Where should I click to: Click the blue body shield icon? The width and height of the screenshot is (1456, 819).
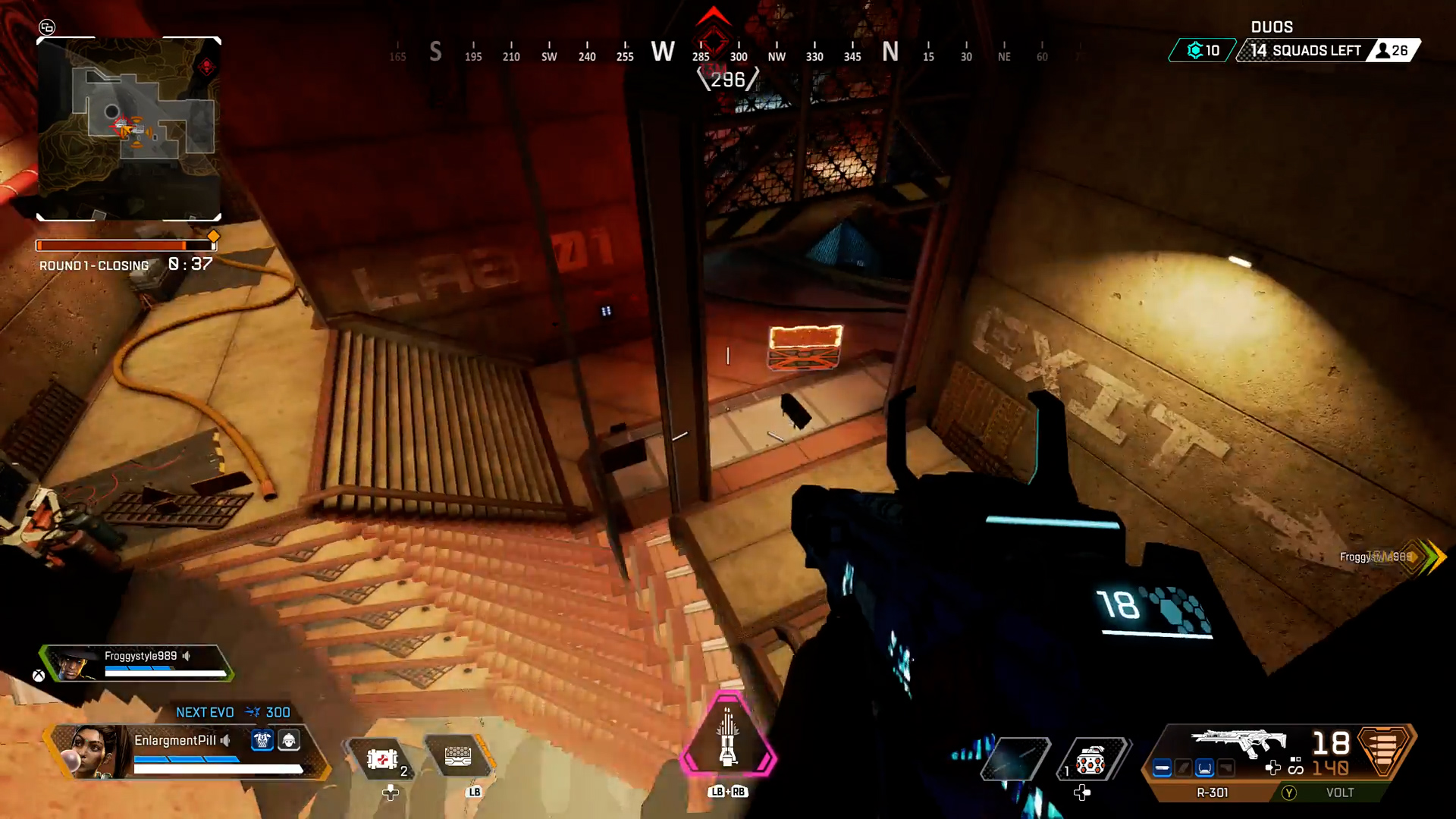tap(262, 740)
